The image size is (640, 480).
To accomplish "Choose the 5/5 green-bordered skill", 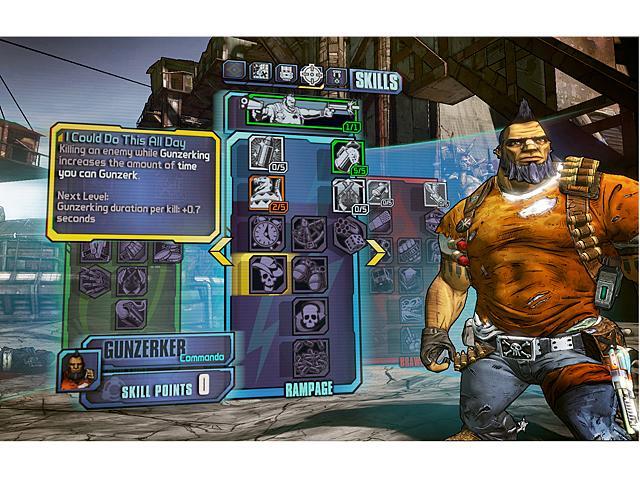I will (344, 155).
